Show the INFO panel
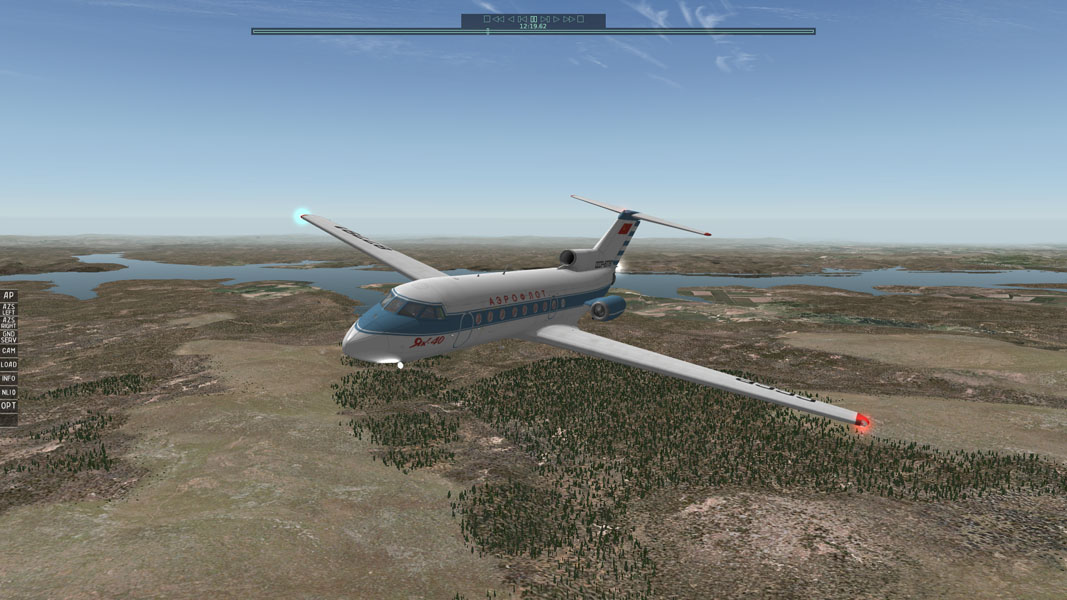Screen dimensions: 1067x600 [9, 379]
